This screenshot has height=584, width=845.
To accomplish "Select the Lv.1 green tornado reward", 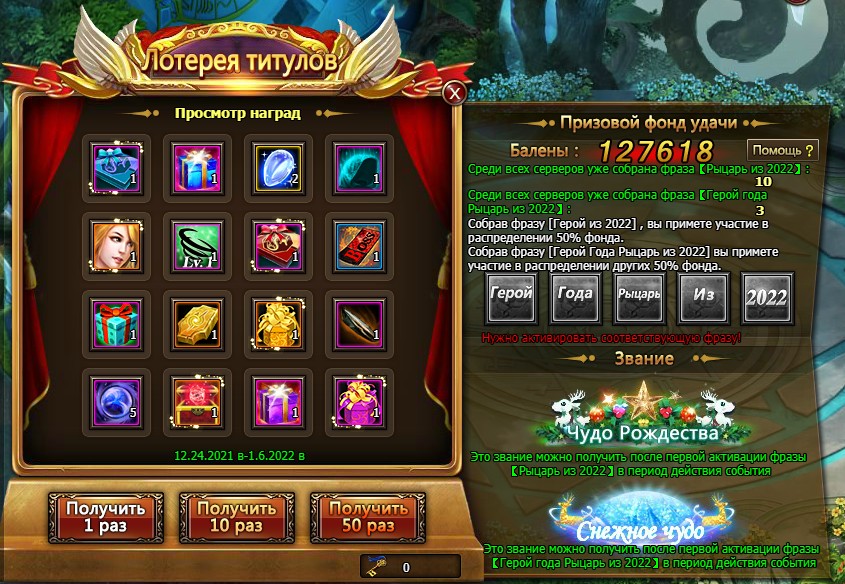I will [x=196, y=245].
